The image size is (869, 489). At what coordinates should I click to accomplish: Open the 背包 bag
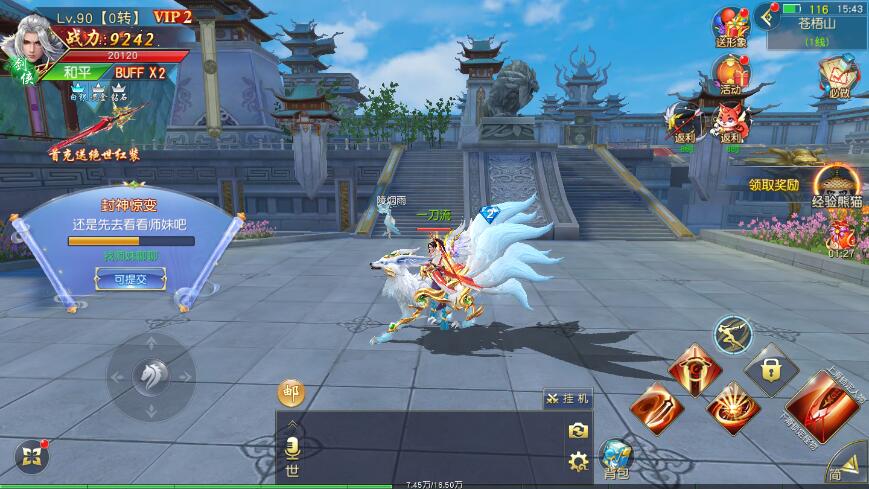tap(616, 458)
